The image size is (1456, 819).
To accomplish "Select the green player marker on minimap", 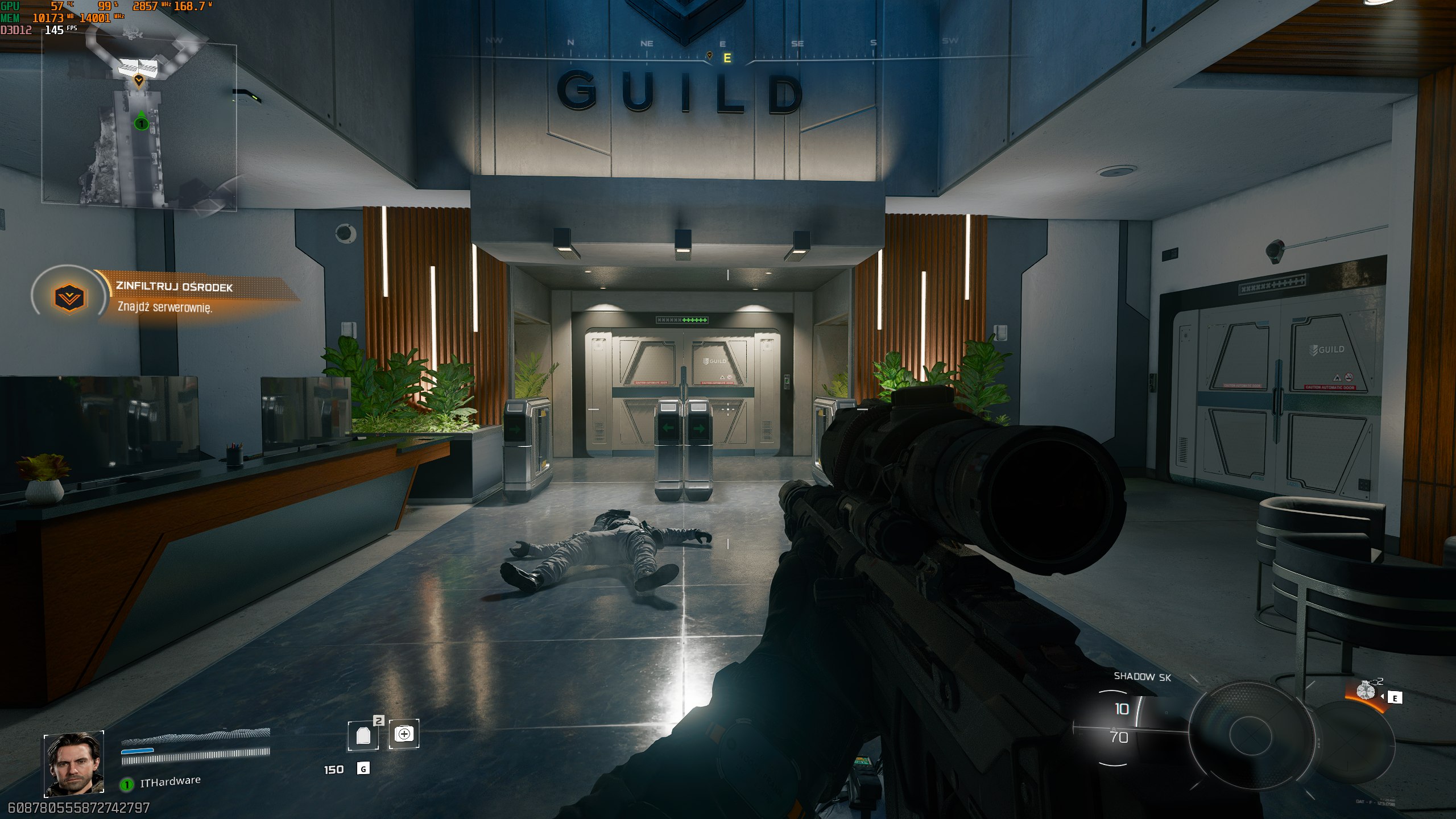I will [x=141, y=122].
